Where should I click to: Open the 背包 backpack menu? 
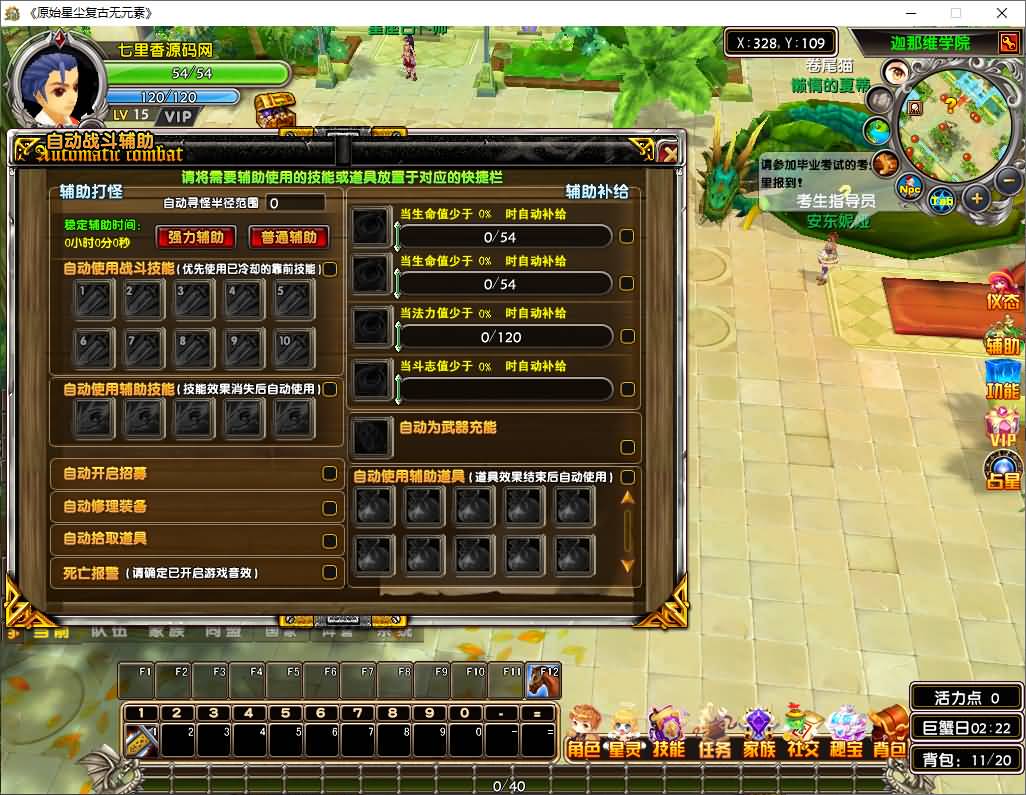click(888, 736)
